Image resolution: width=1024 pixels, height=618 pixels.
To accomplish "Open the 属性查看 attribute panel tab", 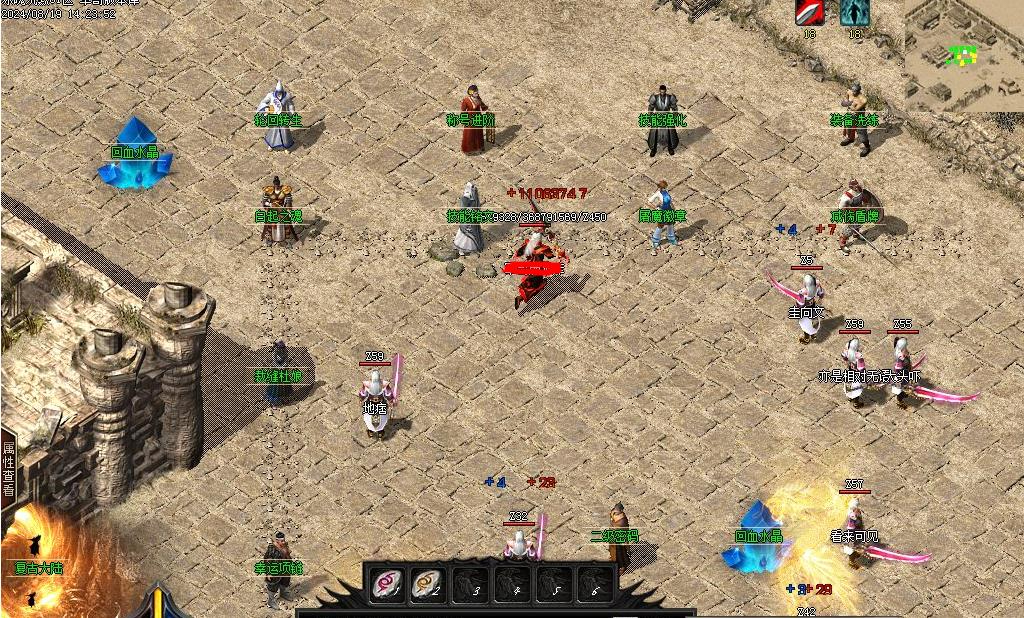I will pos(8,470).
